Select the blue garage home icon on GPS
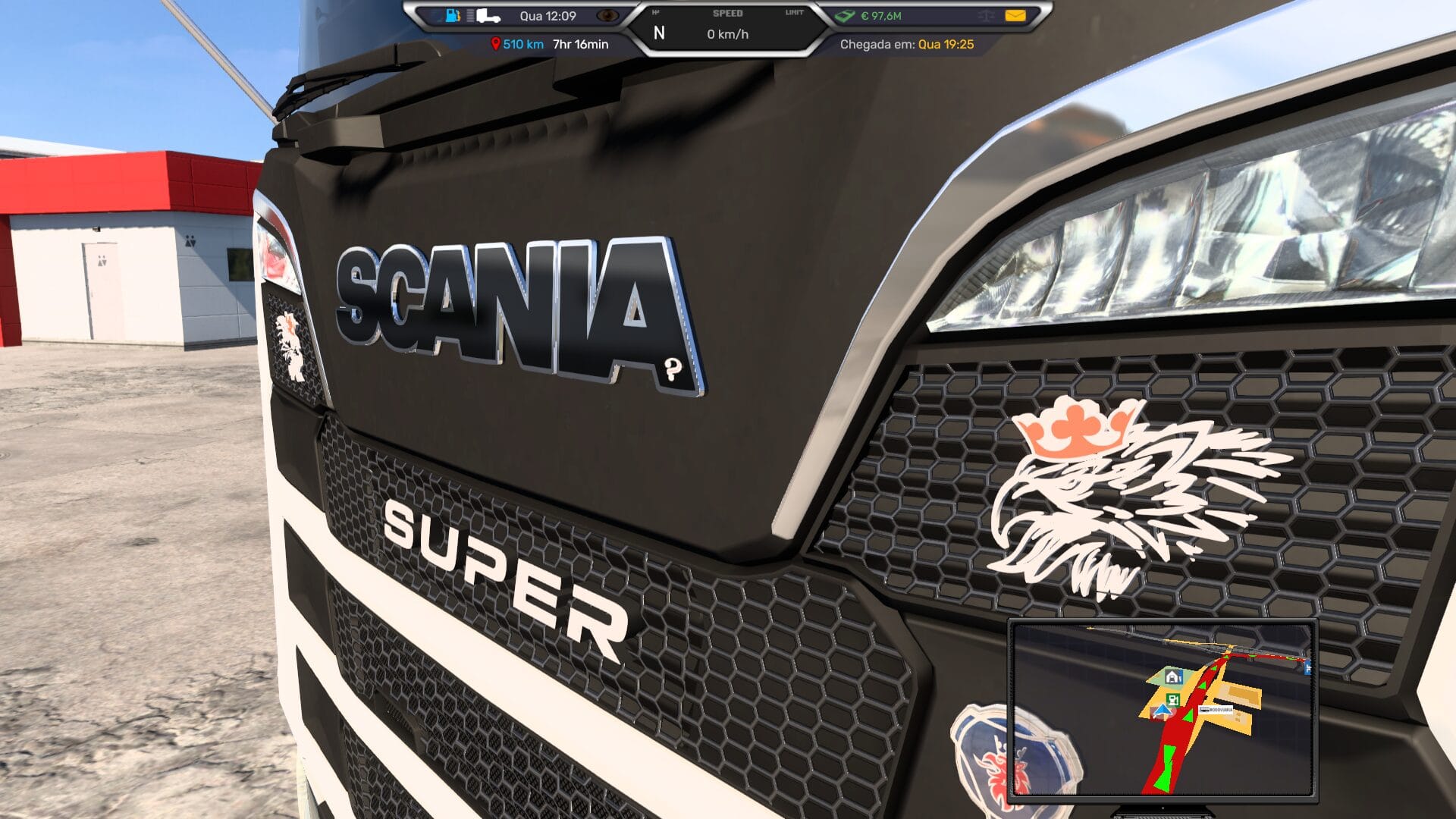1456x819 pixels. (1173, 676)
